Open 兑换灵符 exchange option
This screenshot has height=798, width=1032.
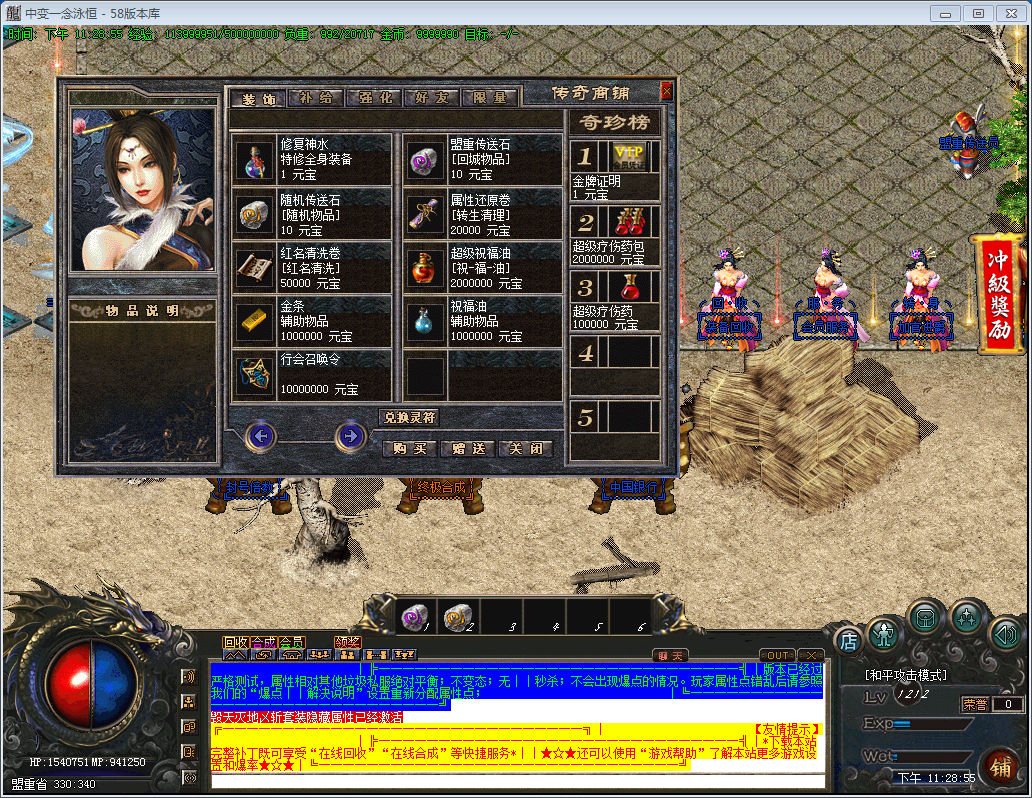tap(410, 417)
